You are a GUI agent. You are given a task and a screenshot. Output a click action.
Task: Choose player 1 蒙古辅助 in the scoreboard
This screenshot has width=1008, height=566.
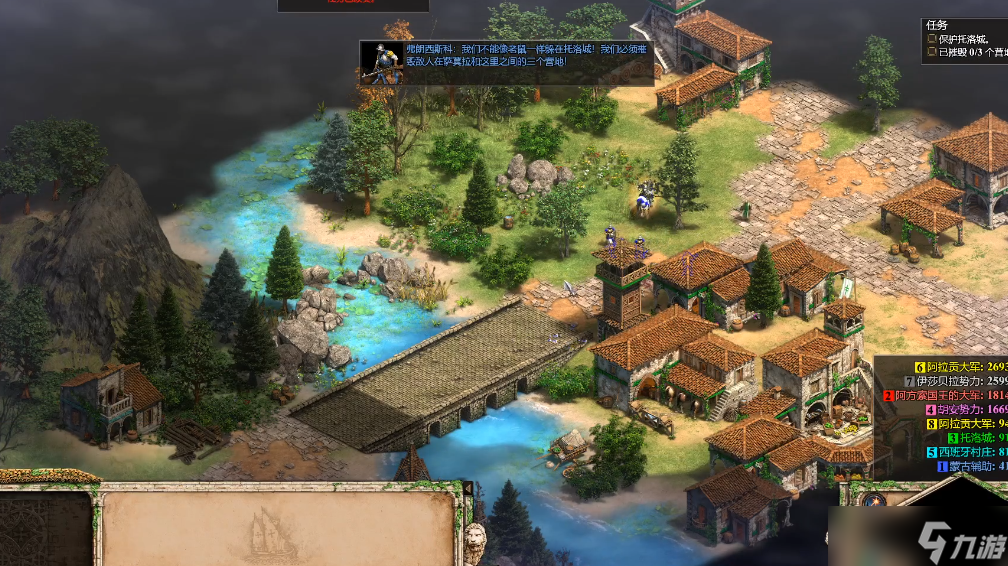970,465
